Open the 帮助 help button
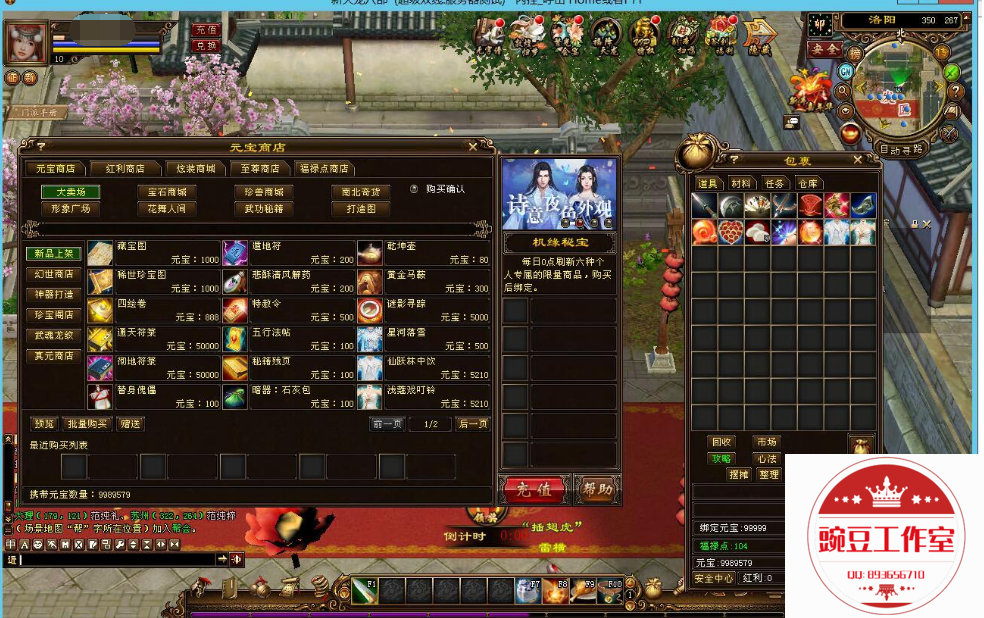The width and height of the screenshot is (984, 618). tap(598, 489)
